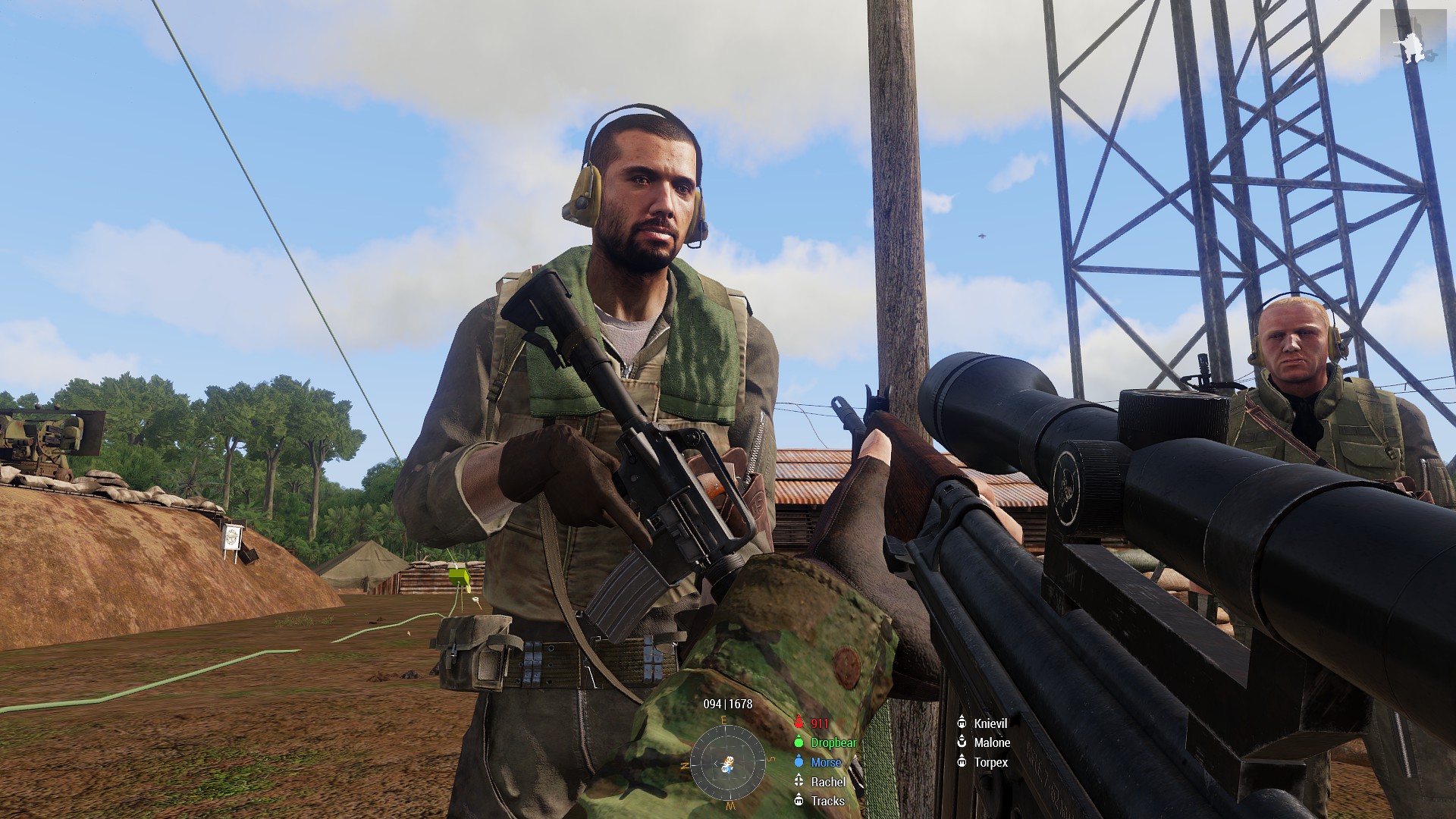The height and width of the screenshot is (819, 1456).
Task: Select Tracks in the squad roster
Action: point(827,801)
